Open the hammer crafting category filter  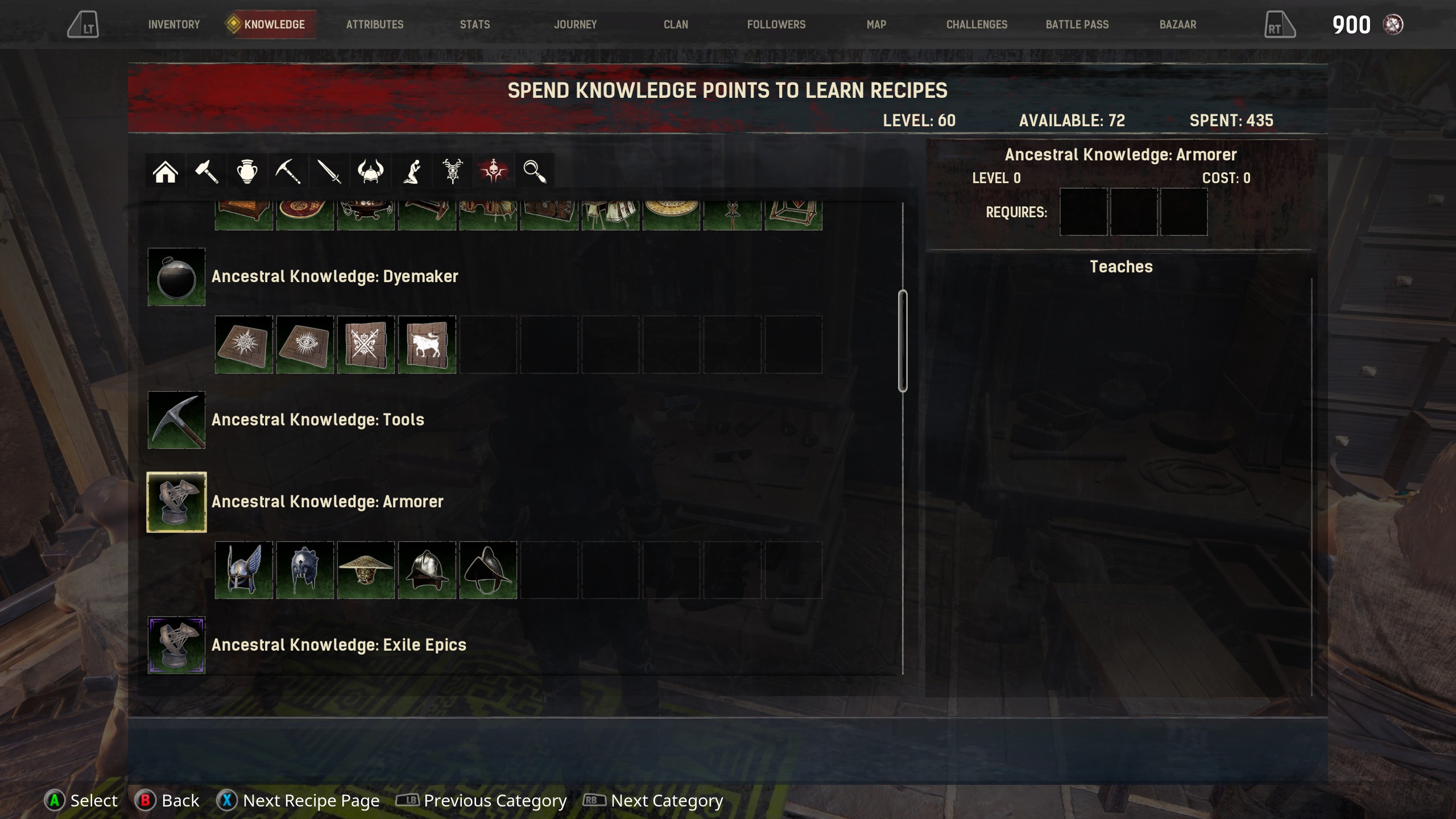206,171
